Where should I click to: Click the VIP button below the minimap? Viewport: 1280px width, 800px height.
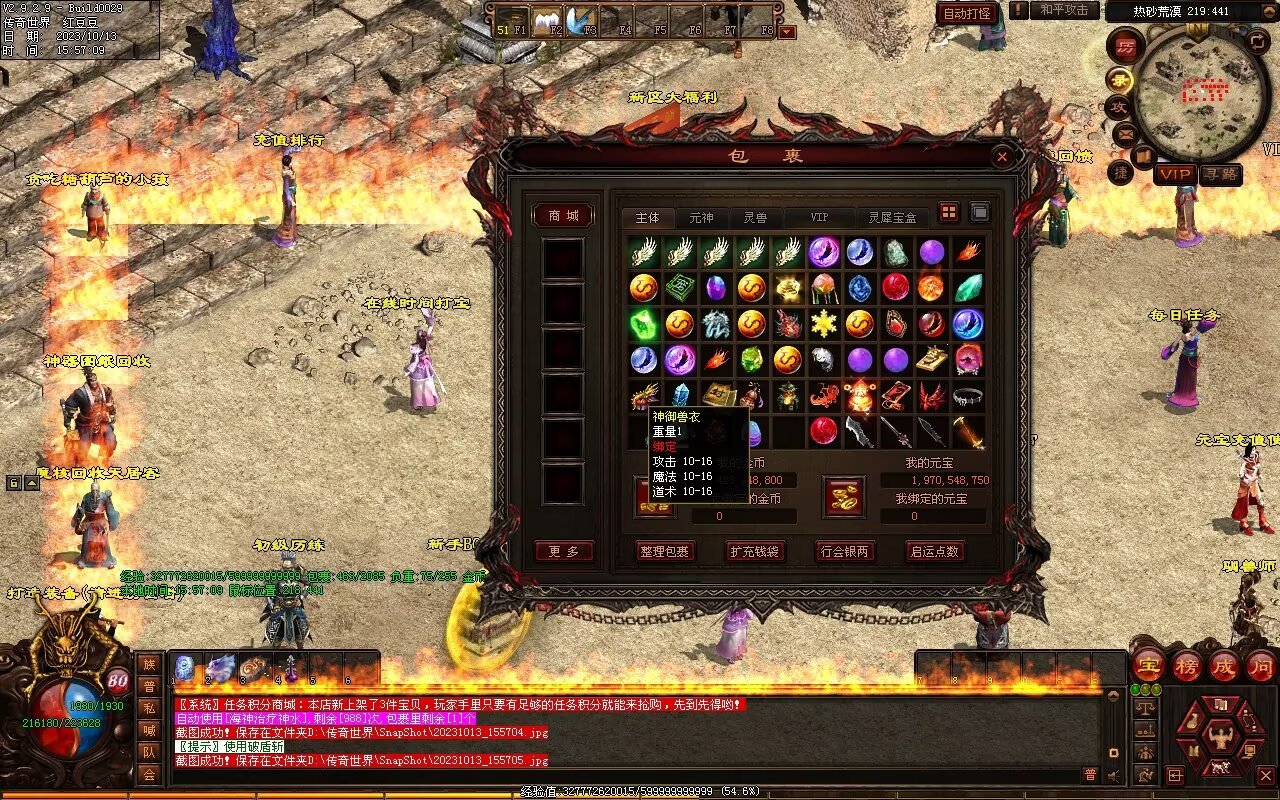pos(1175,174)
